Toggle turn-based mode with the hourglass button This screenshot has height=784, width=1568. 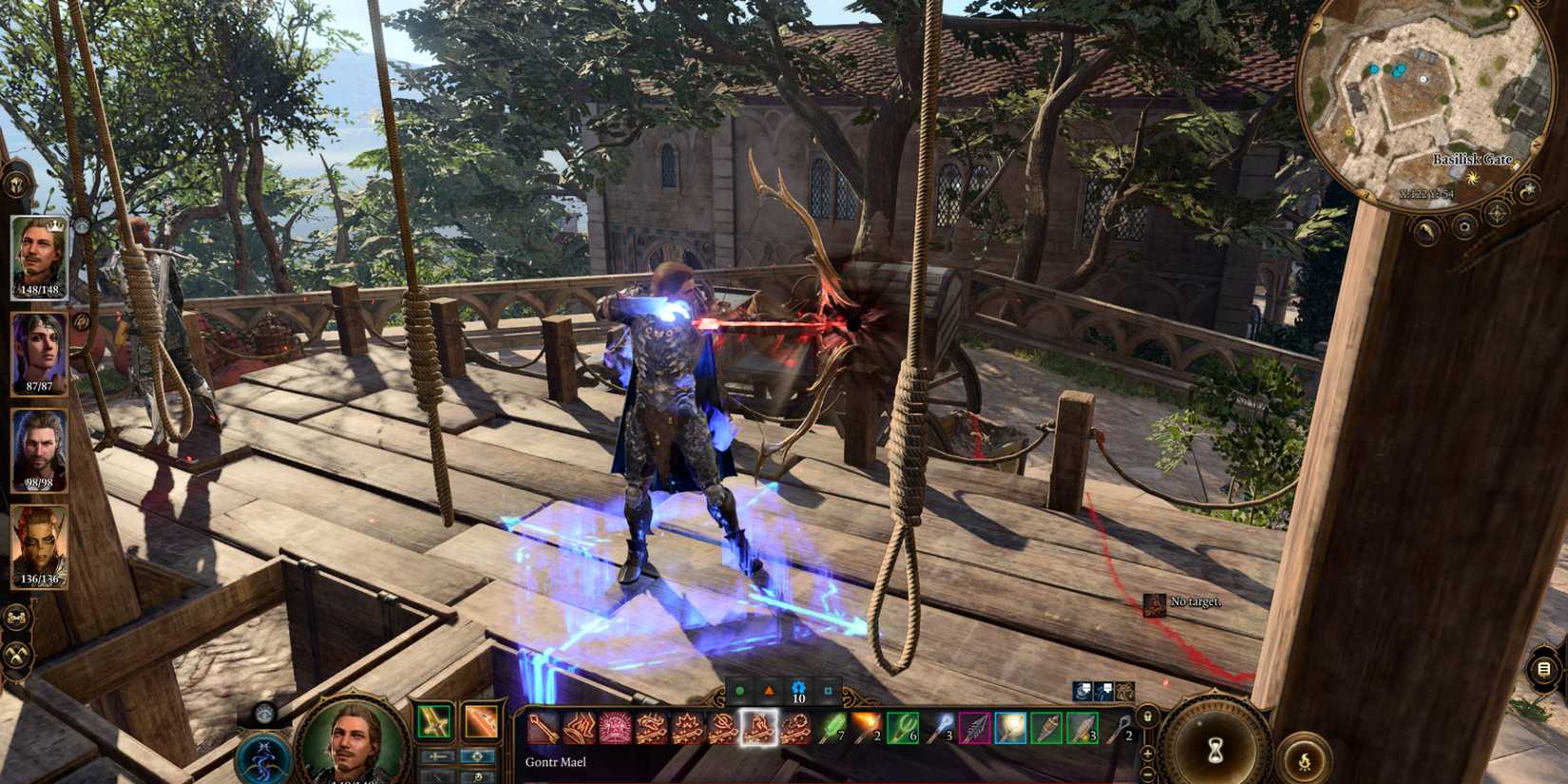pyautogui.click(x=1215, y=749)
